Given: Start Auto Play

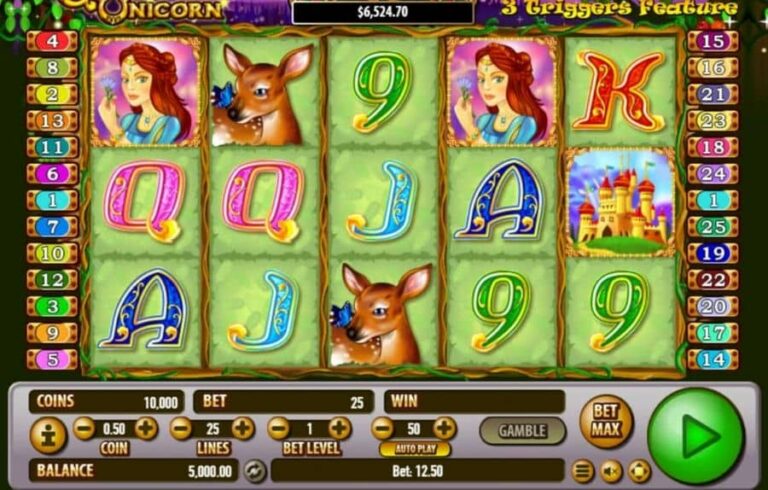Looking at the screenshot, I should [414, 449].
